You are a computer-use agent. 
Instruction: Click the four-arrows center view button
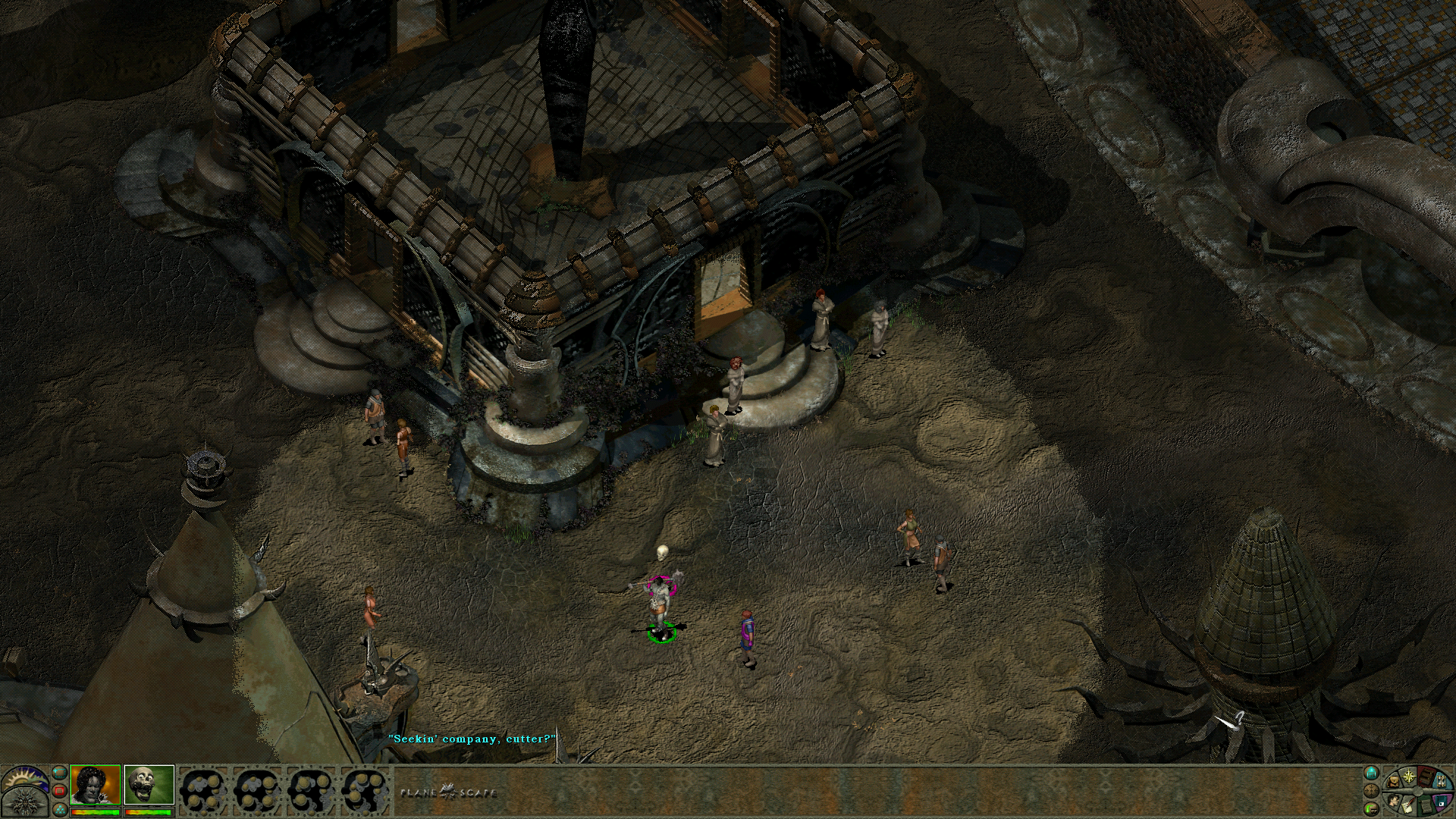click(x=1371, y=791)
